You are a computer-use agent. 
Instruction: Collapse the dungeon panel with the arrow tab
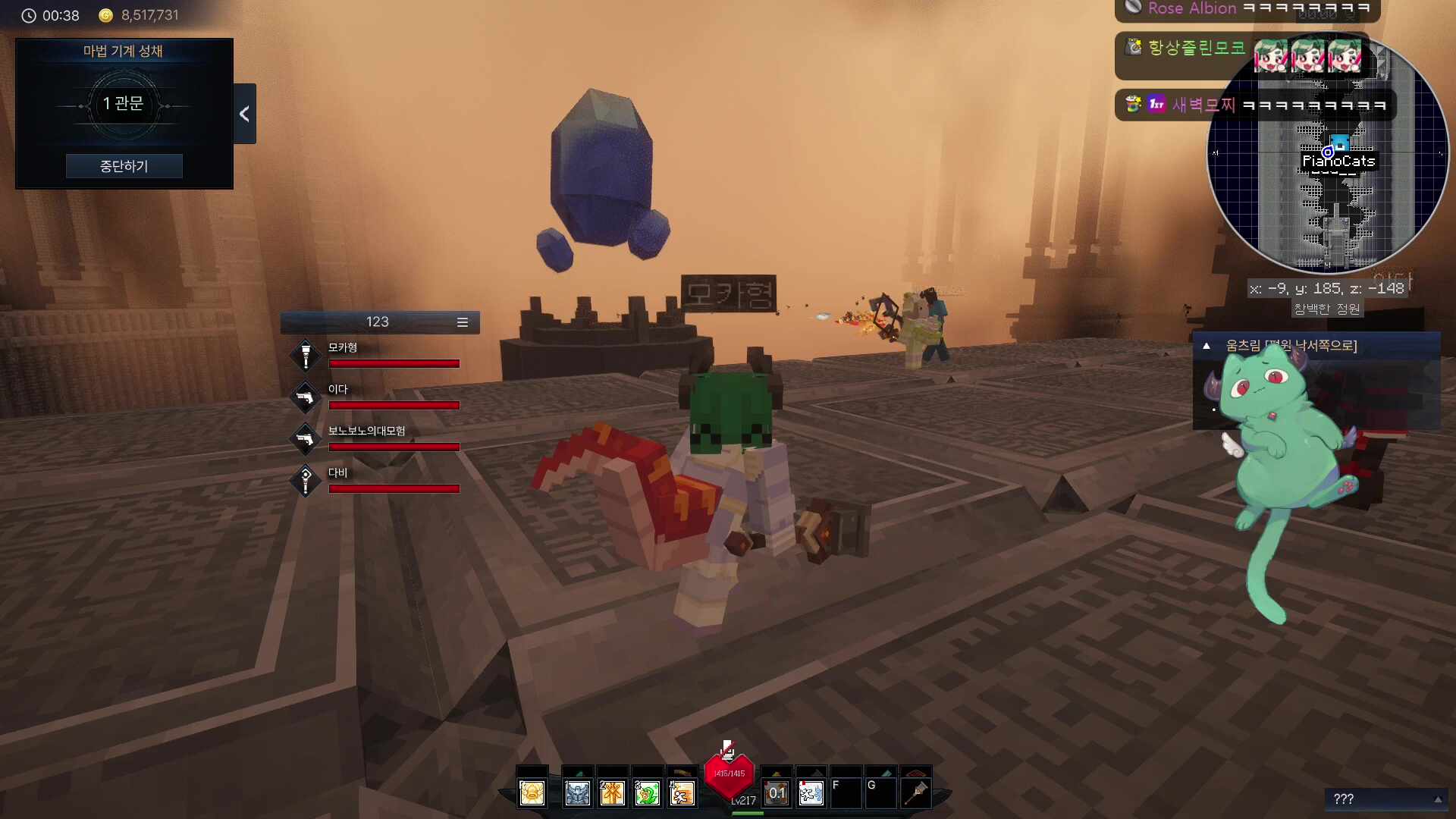coord(244,114)
